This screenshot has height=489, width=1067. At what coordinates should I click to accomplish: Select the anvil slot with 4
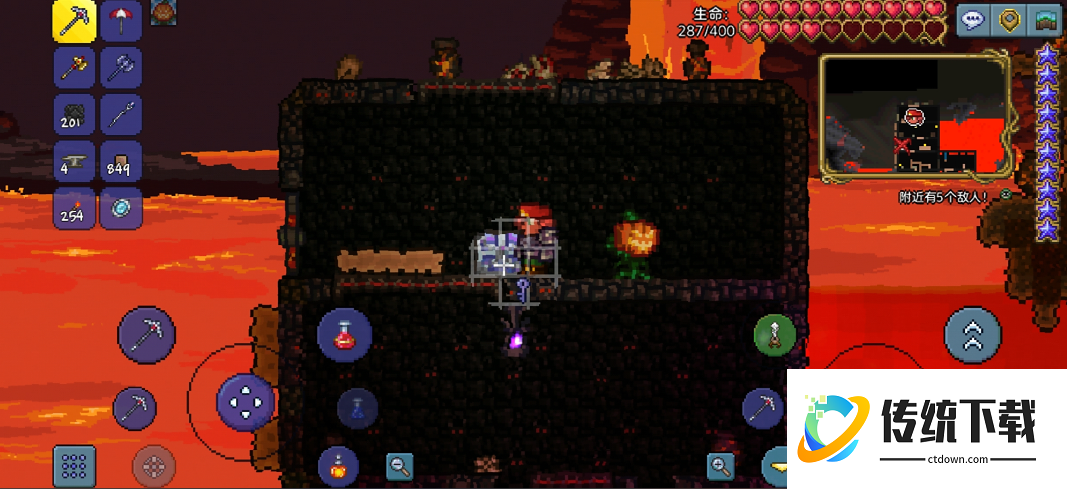(x=75, y=162)
